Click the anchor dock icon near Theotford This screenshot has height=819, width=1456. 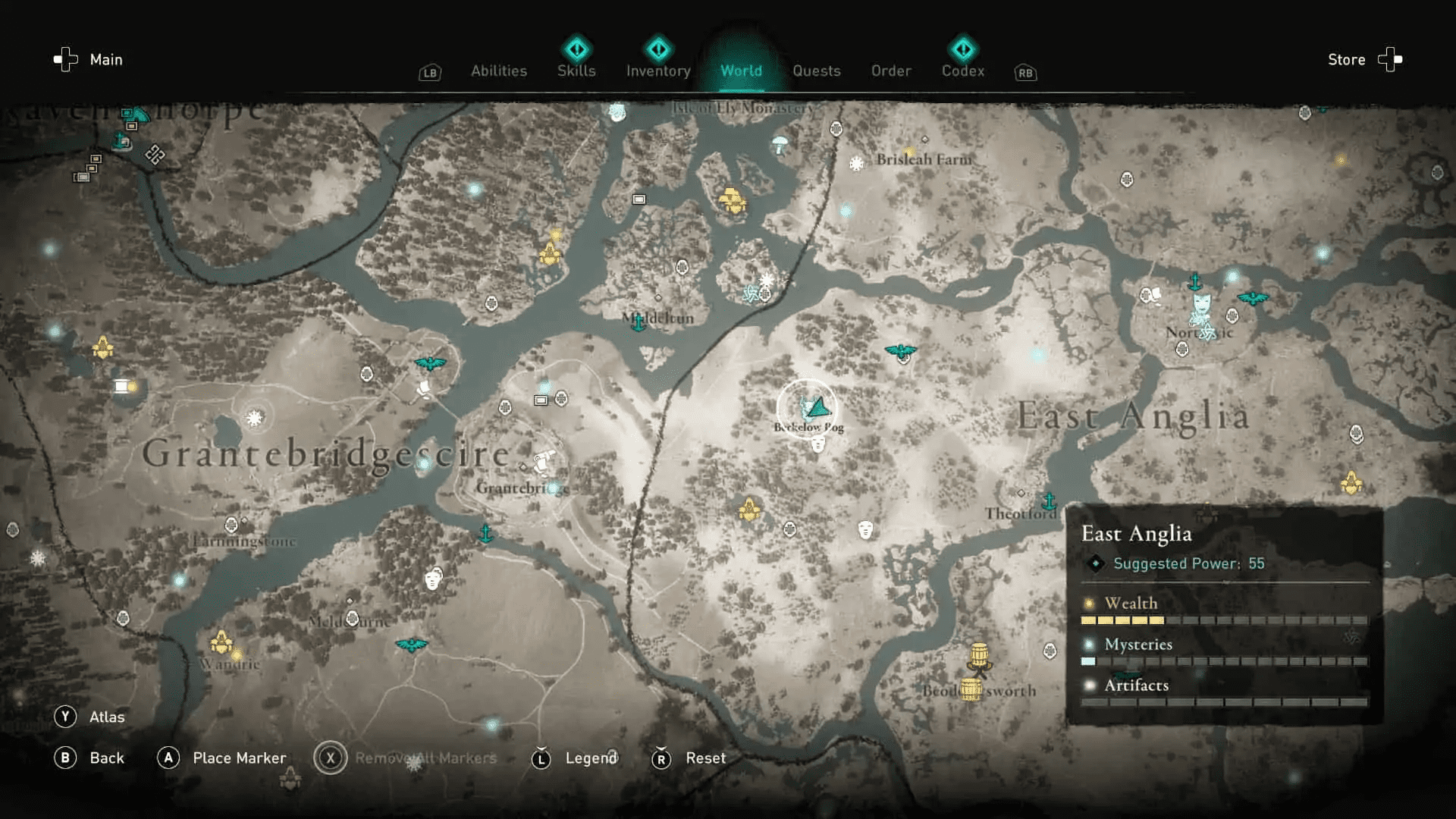pyautogui.click(x=1050, y=501)
